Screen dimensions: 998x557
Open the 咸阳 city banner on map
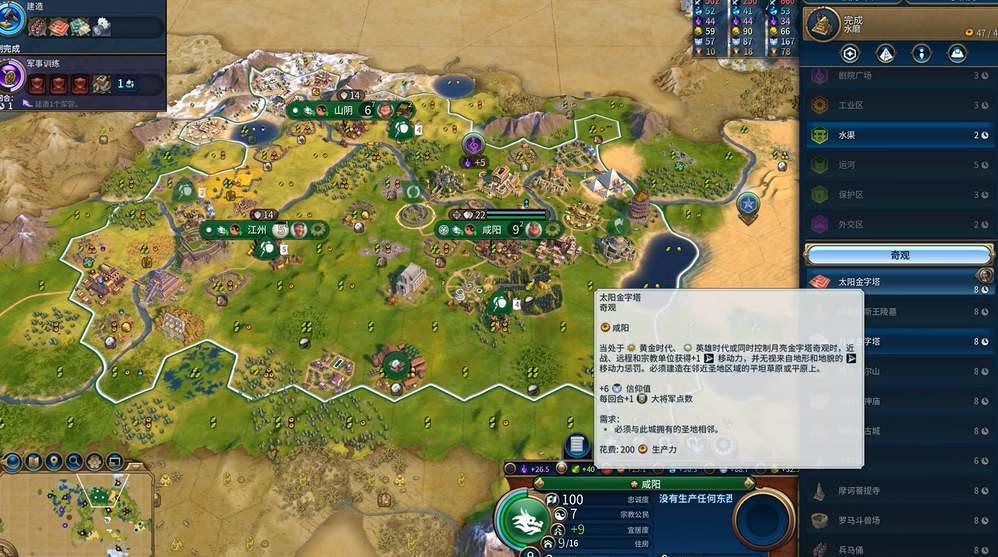tap(491, 229)
